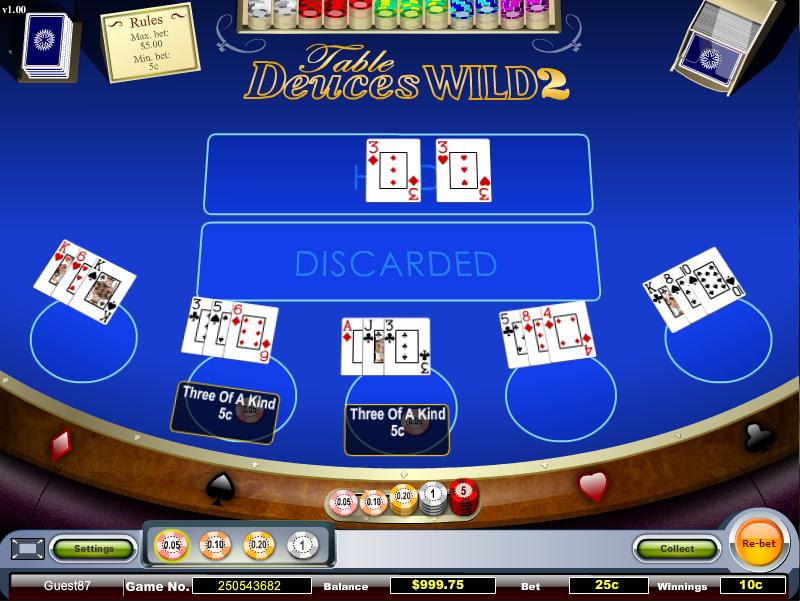Image resolution: width=800 pixels, height=601 pixels.
Task: Hit the orange Re-bet button
Action: coord(759,544)
